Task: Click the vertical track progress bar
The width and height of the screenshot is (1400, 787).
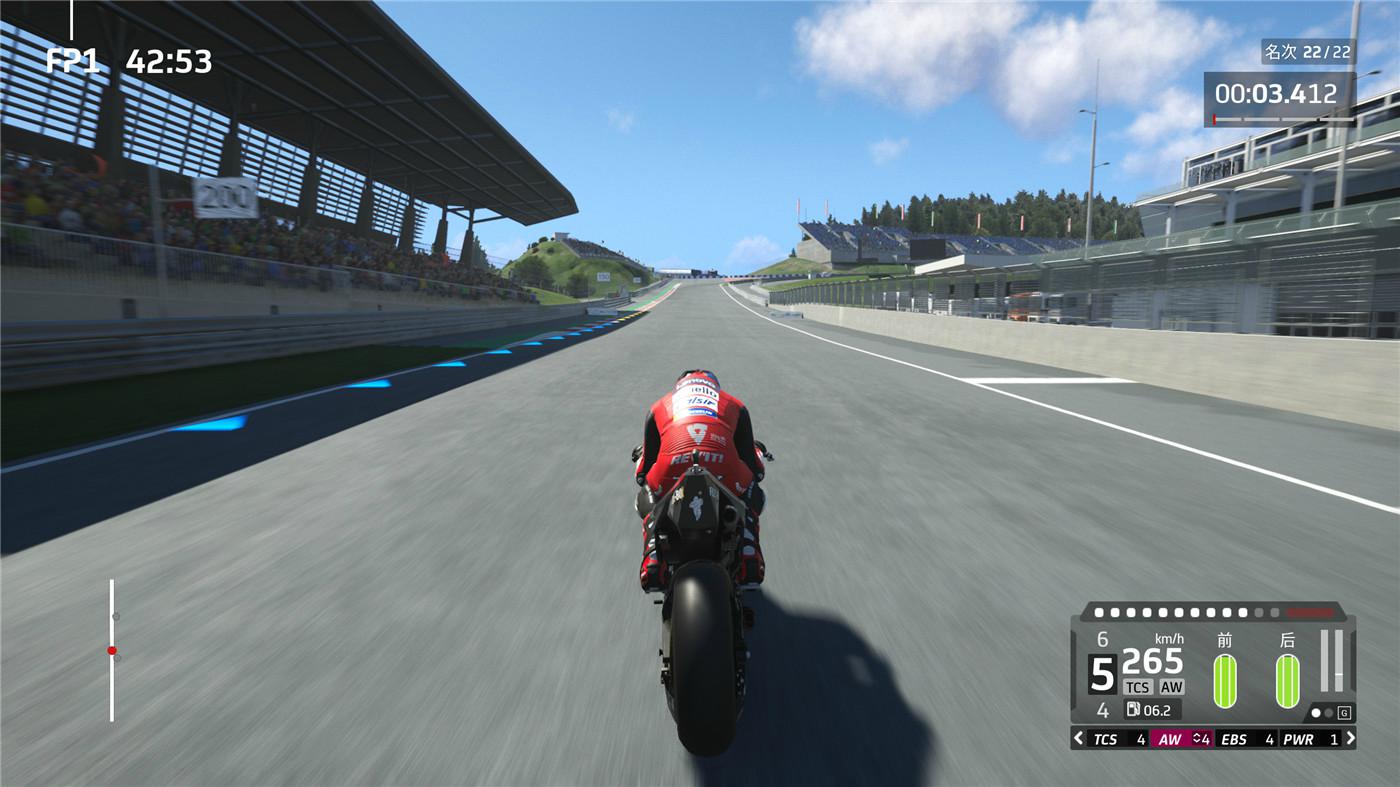Action: point(112,650)
